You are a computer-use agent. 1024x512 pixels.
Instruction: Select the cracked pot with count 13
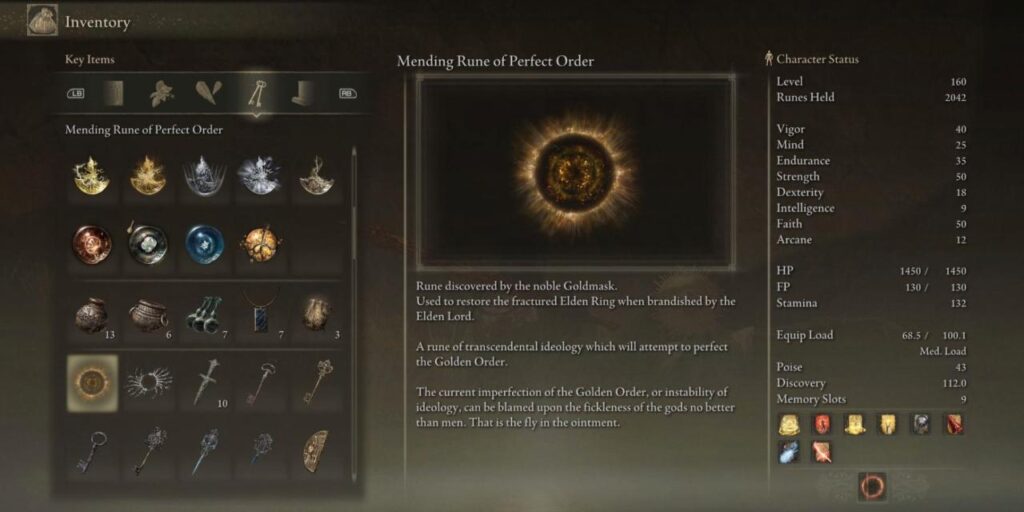click(x=91, y=314)
